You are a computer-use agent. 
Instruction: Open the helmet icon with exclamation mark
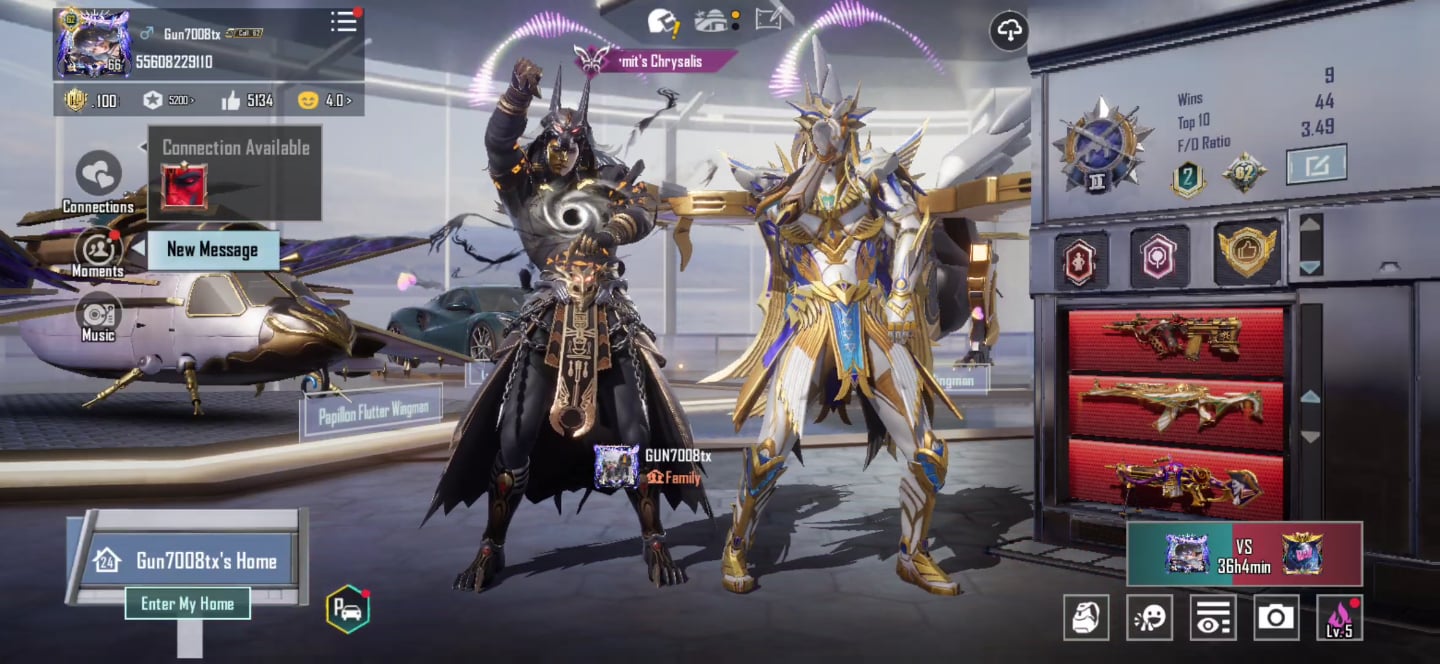point(661,20)
